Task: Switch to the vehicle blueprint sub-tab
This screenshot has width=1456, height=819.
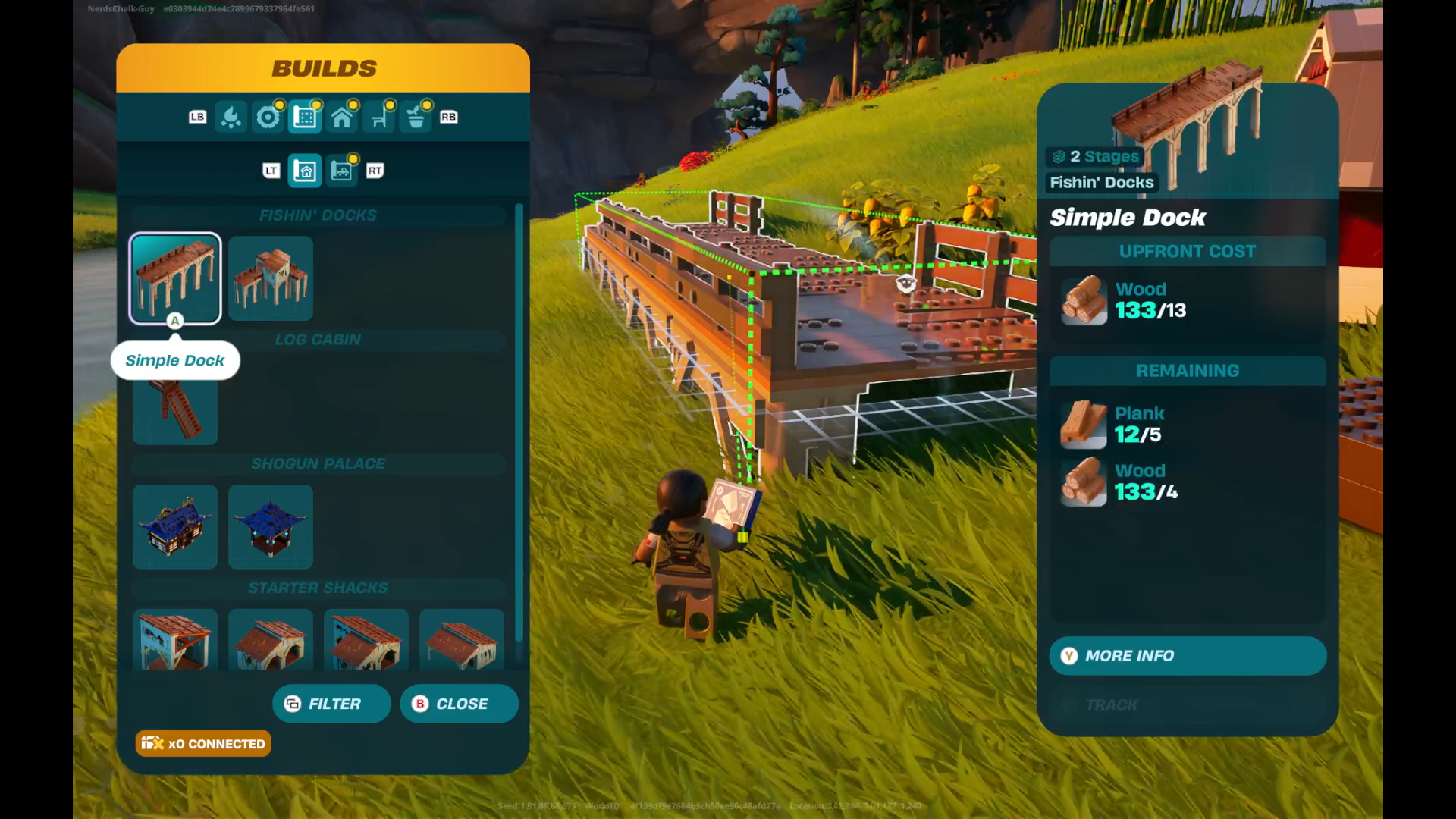Action: tap(342, 171)
